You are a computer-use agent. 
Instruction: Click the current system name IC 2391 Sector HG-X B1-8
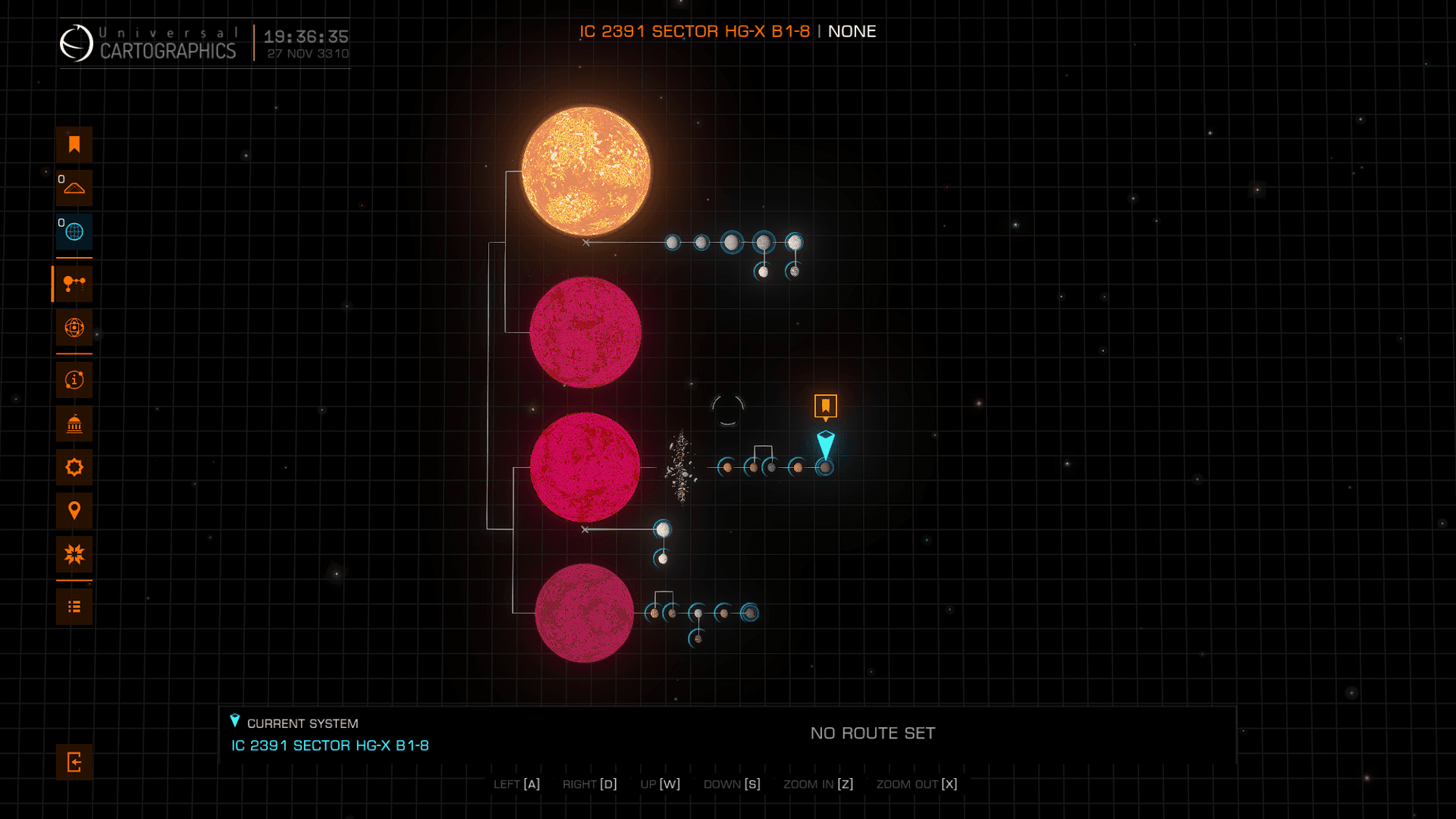(x=330, y=745)
